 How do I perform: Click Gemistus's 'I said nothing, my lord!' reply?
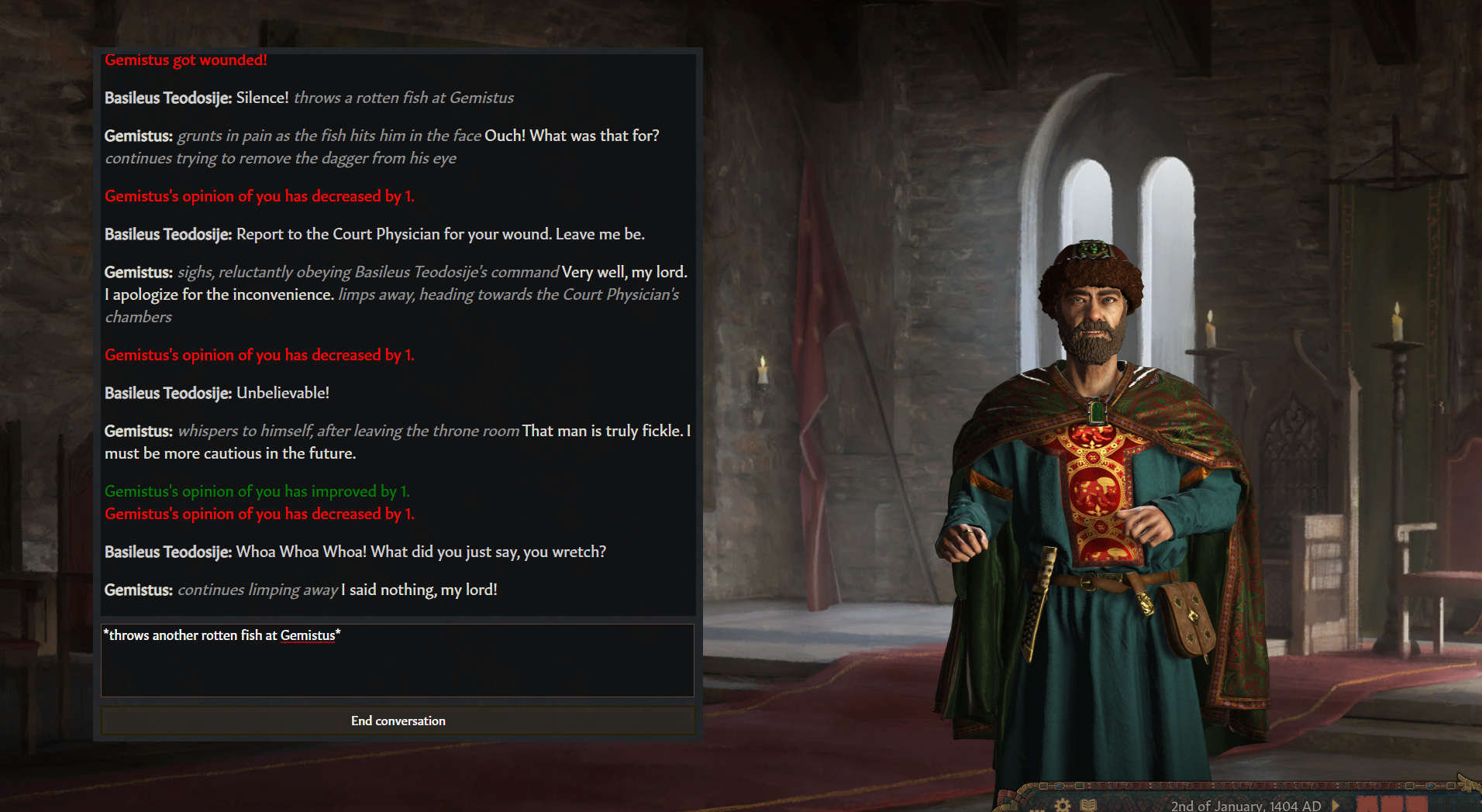[x=301, y=590]
